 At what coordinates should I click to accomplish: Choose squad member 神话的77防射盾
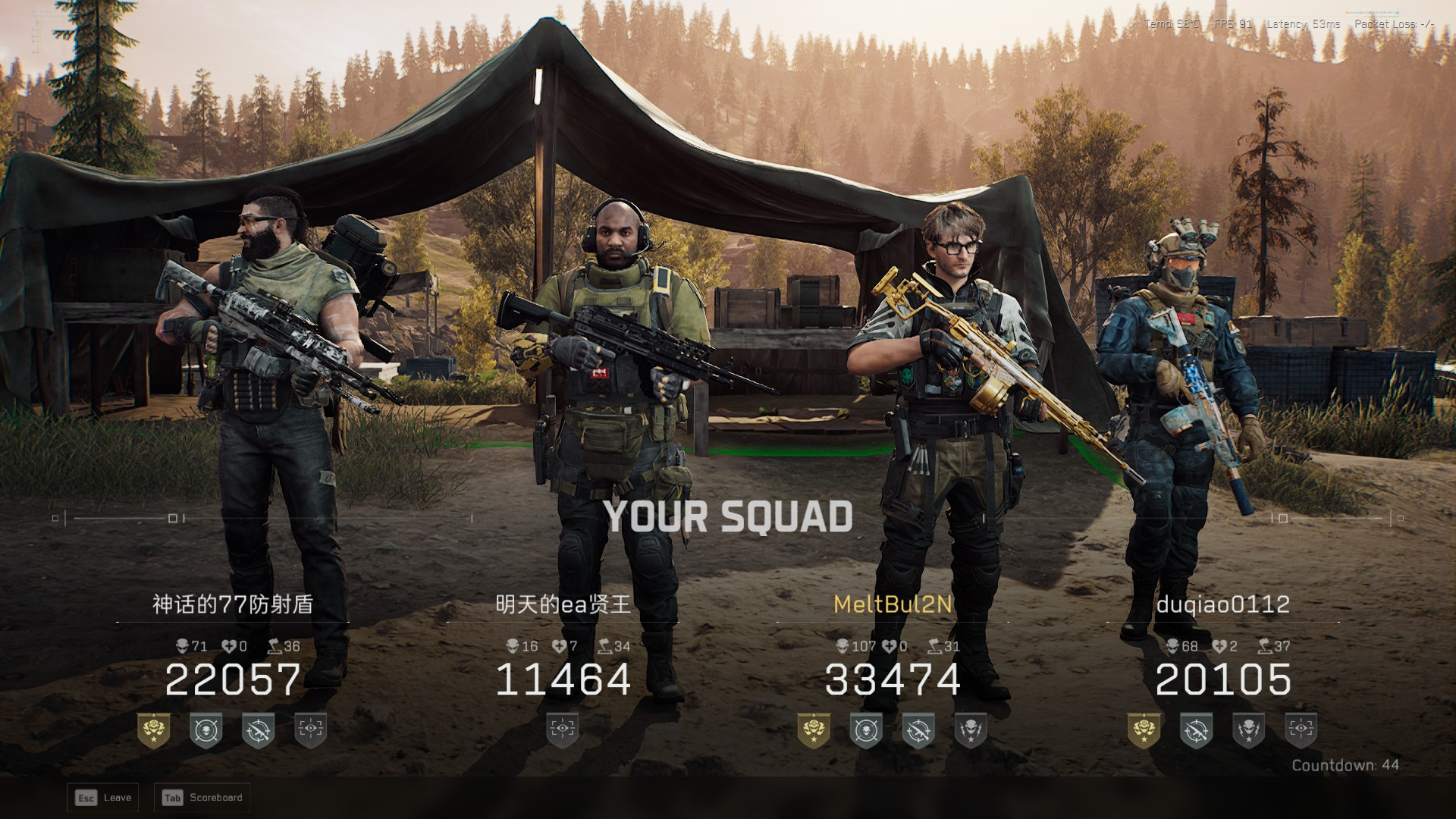click(233, 604)
